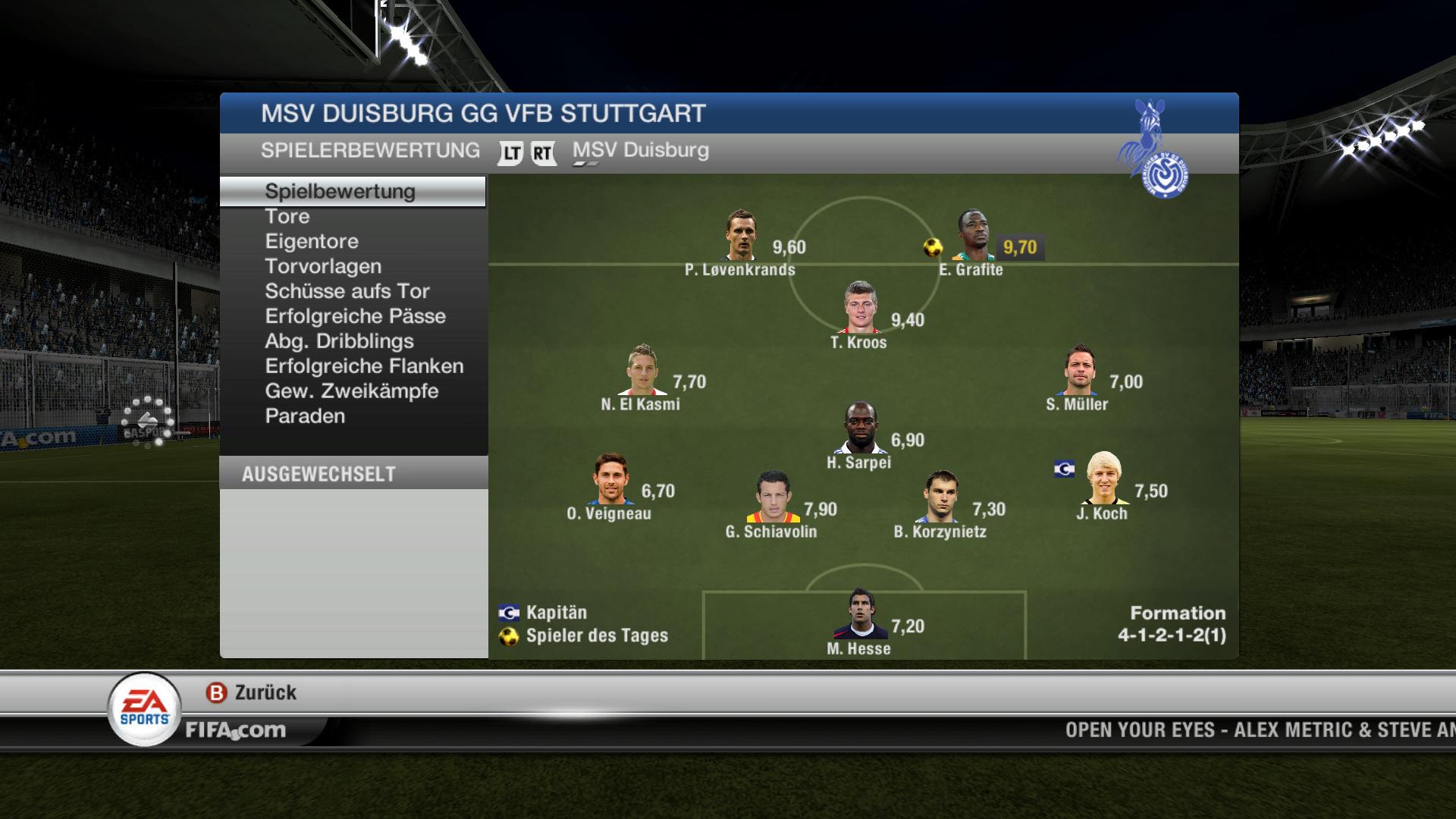Select E. Grafite's player portrait
1456x819 pixels.
point(974,236)
